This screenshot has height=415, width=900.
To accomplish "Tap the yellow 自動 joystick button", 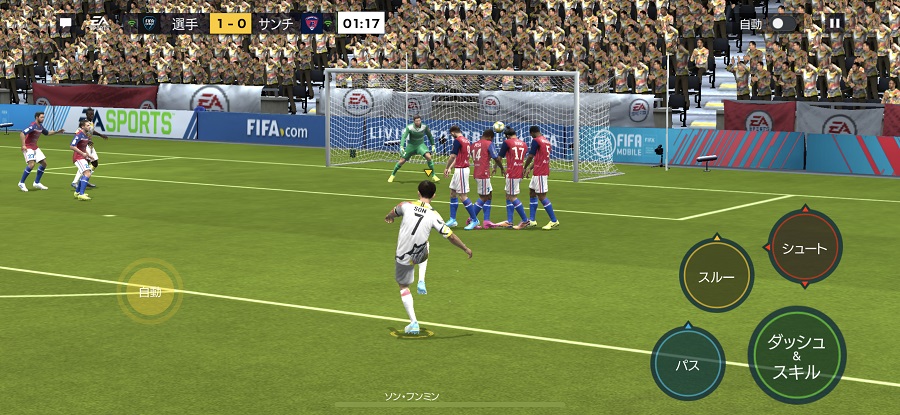I will 150,292.
